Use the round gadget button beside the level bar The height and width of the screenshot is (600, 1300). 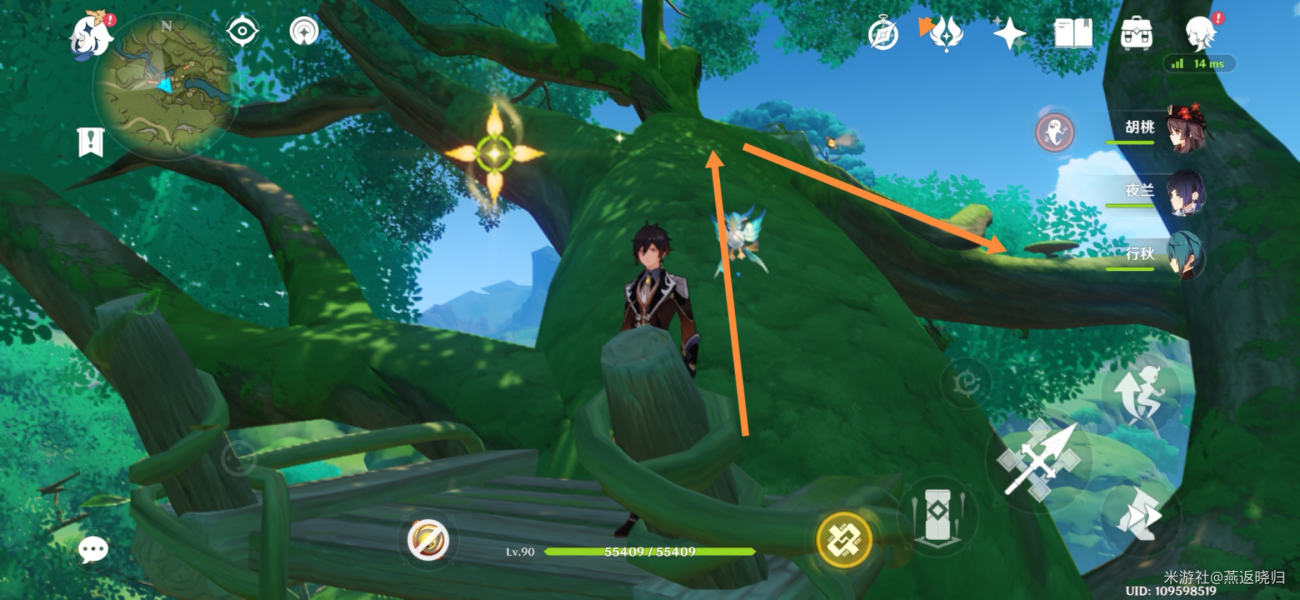tap(430, 541)
